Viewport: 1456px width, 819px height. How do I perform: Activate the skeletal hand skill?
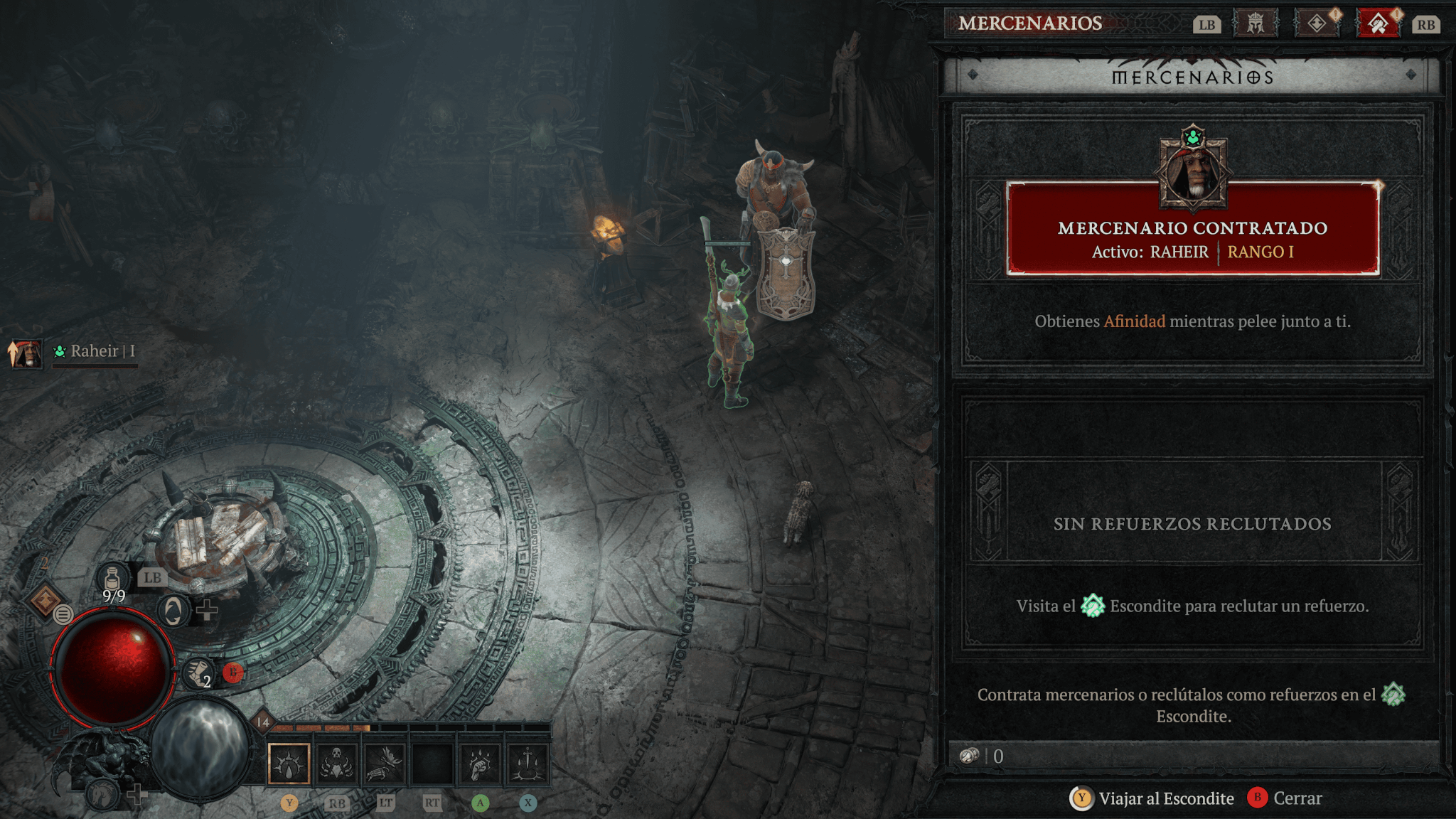[385, 764]
